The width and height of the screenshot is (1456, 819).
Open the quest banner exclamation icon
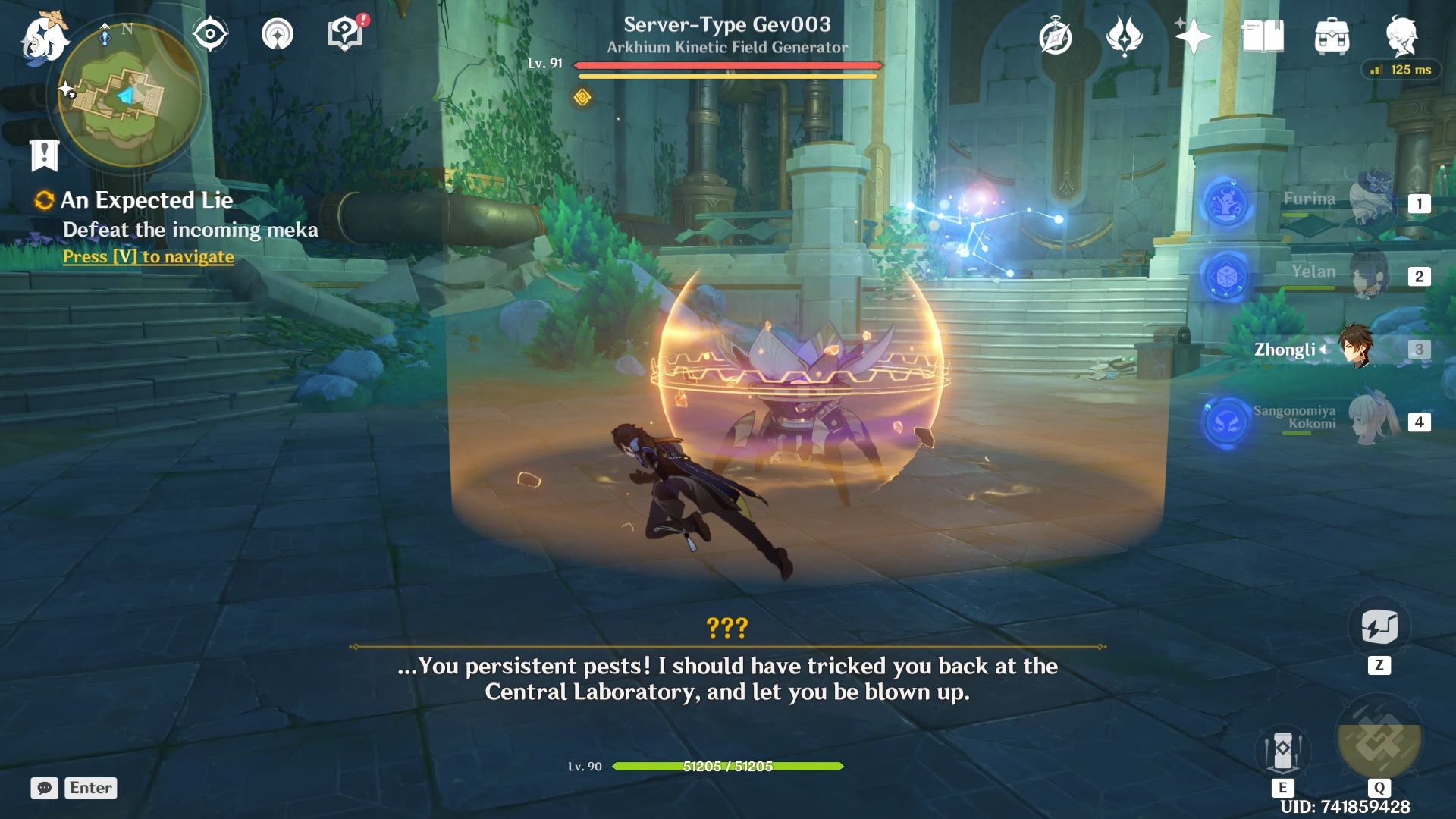[x=44, y=155]
